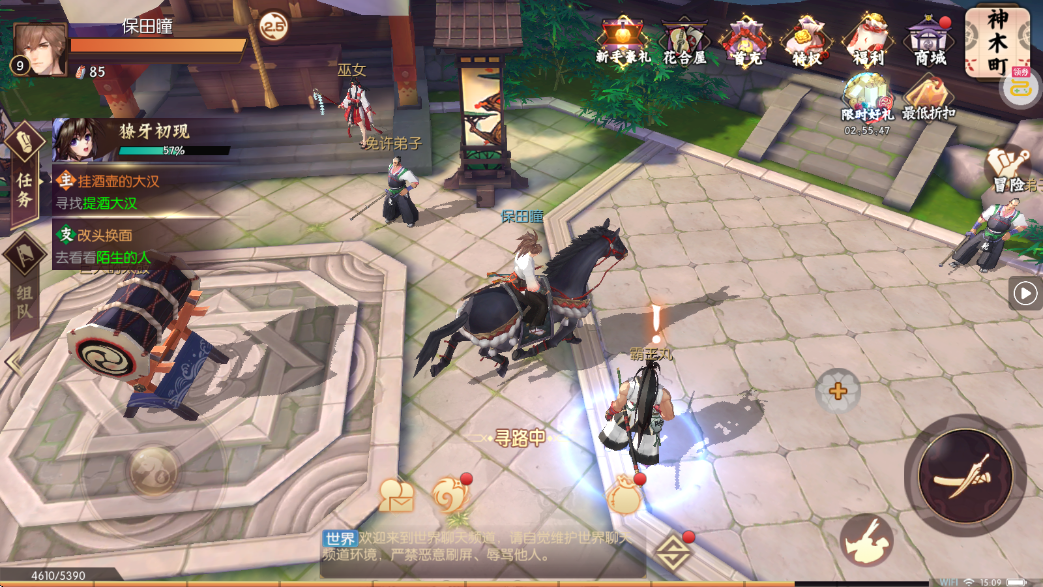
Task: Open the 最低折扣 lowest discount offer
Action: coord(928,98)
